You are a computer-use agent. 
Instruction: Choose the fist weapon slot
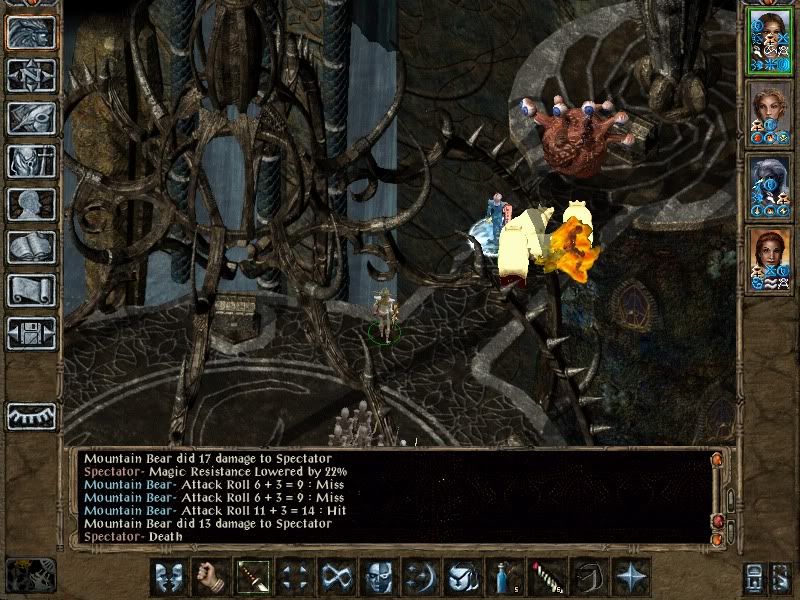pyautogui.click(x=209, y=577)
